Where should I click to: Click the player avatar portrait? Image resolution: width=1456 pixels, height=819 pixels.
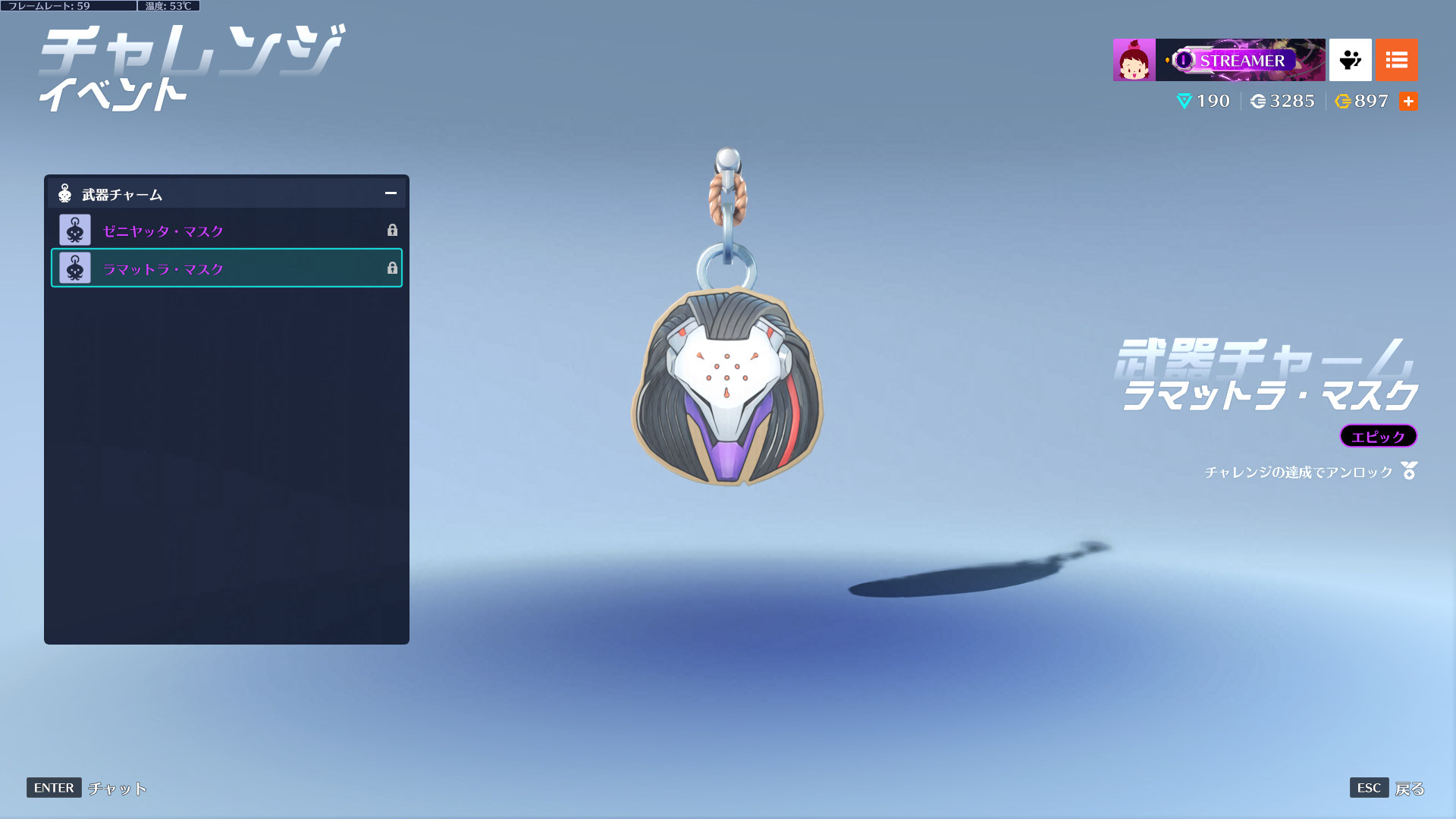[1134, 60]
